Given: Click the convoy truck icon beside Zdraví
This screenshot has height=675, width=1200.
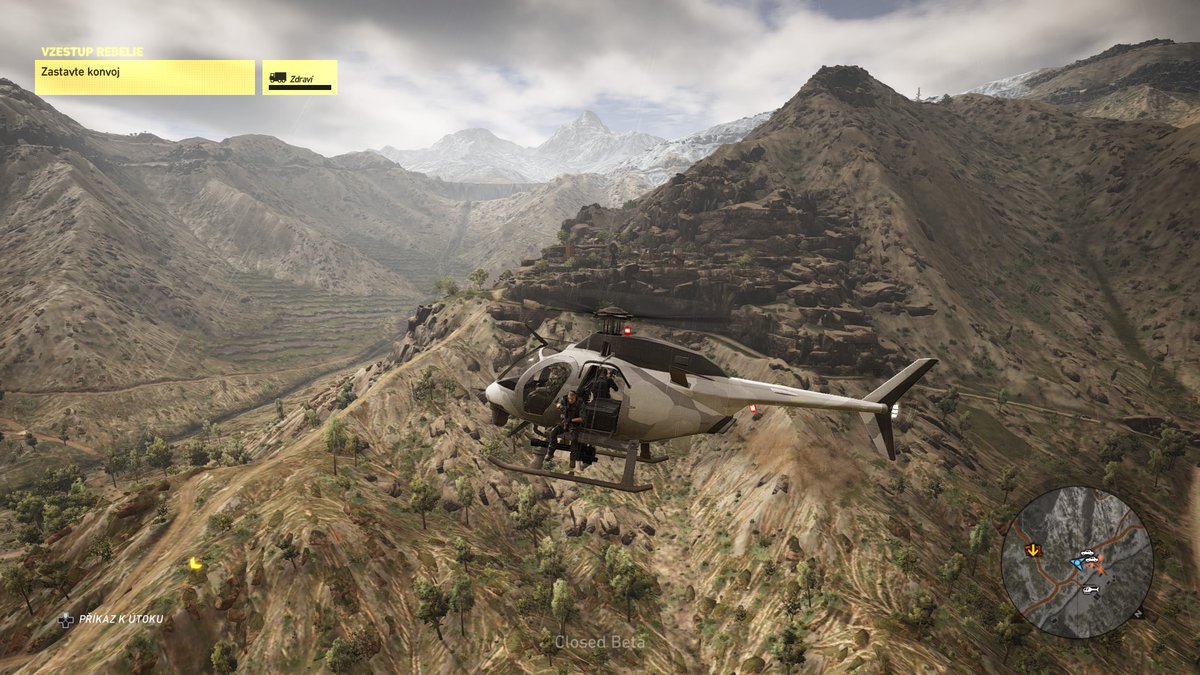Looking at the screenshot, I should click(x=278, y=77).
